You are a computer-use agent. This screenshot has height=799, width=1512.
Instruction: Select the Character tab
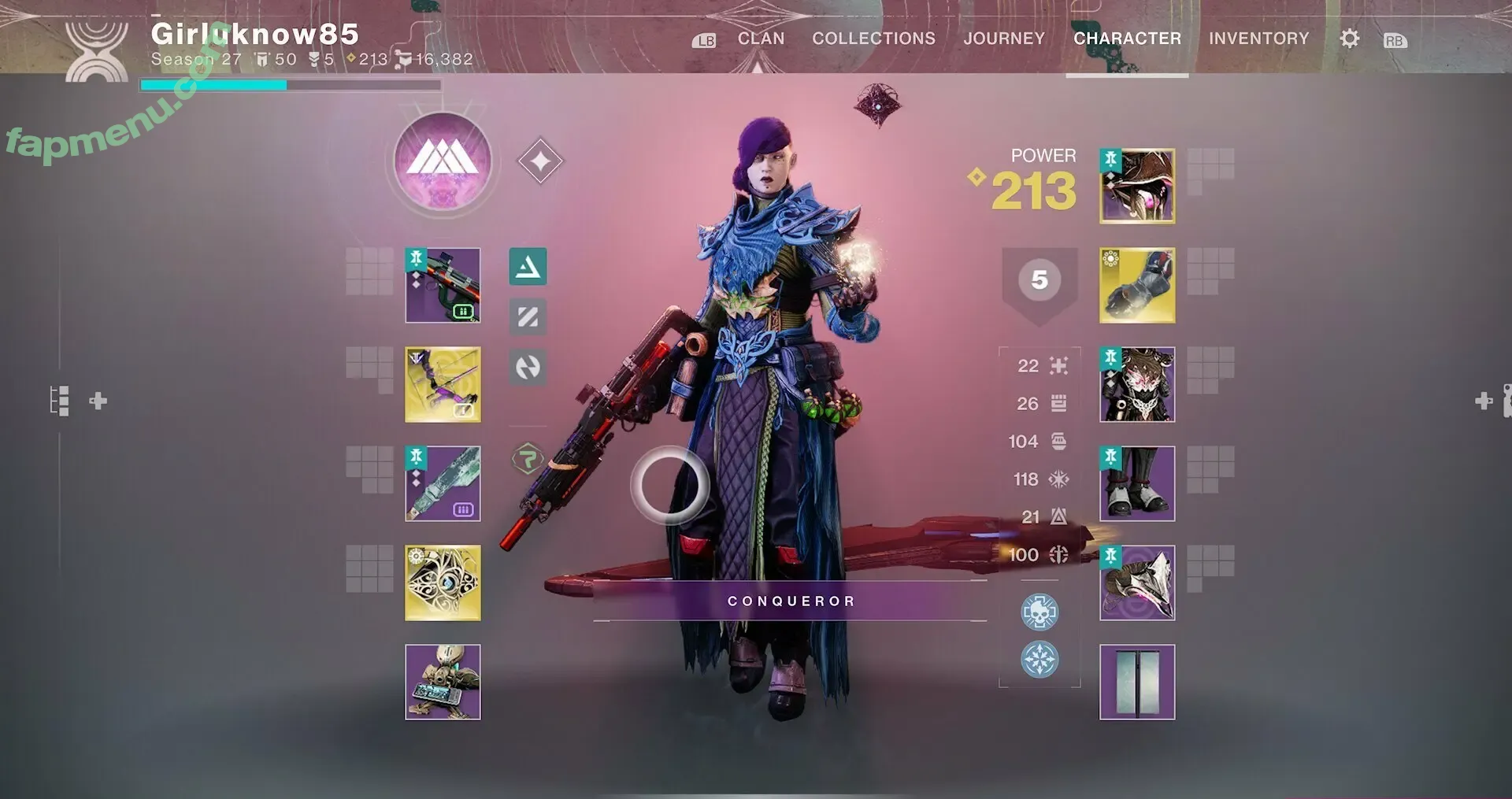pyautogui.click(x=1127, y=39)
